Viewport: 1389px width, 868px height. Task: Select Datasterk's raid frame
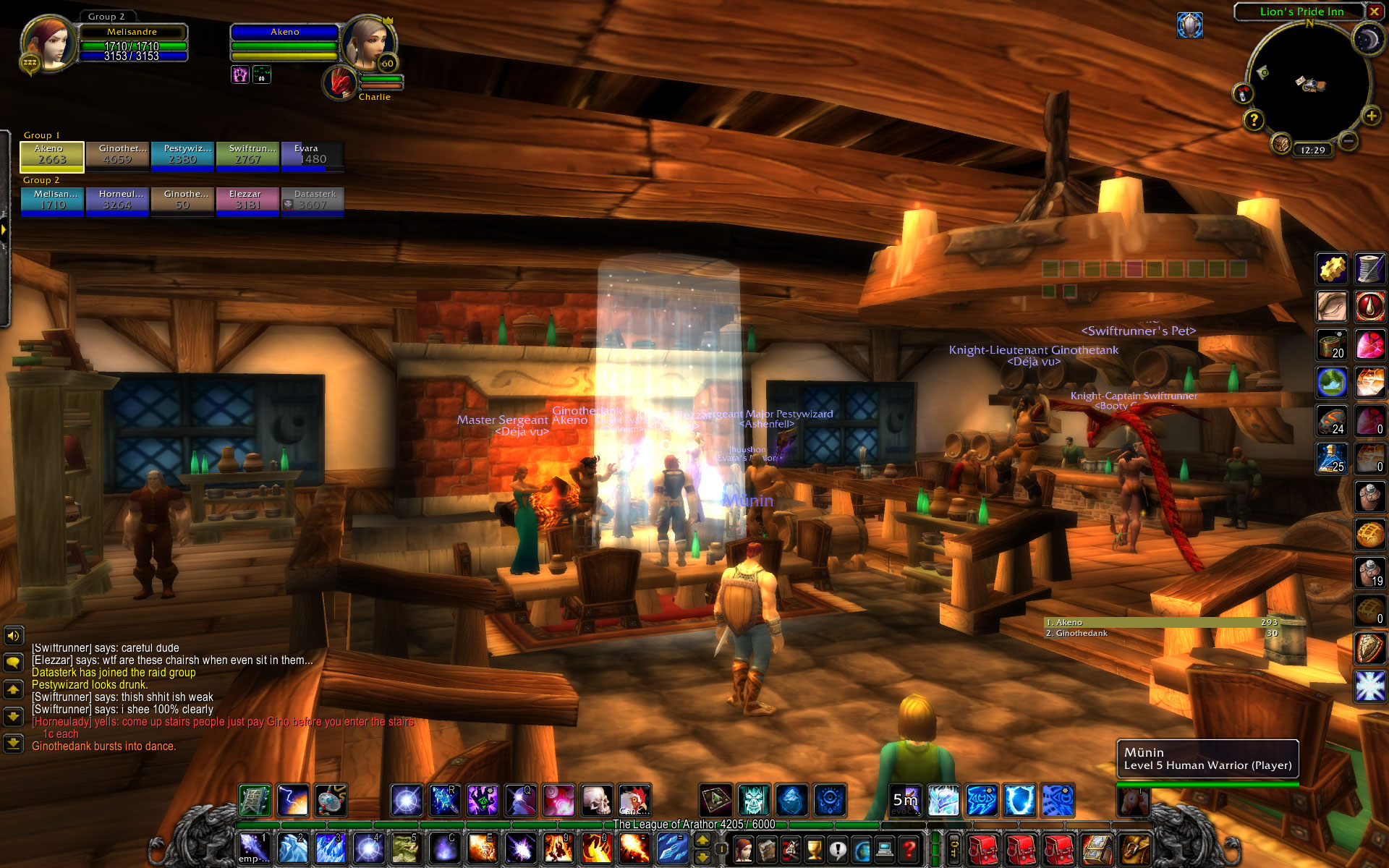pos(313,201)
